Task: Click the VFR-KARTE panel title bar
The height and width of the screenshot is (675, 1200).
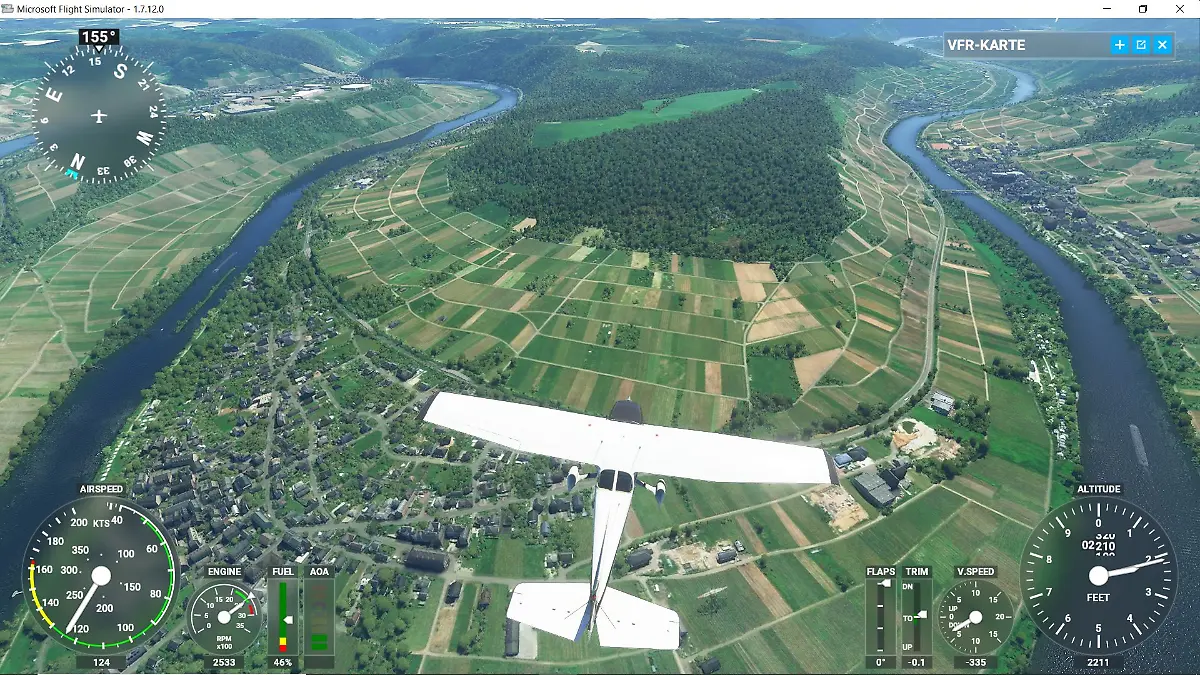Action: (x=1020, y=45)
